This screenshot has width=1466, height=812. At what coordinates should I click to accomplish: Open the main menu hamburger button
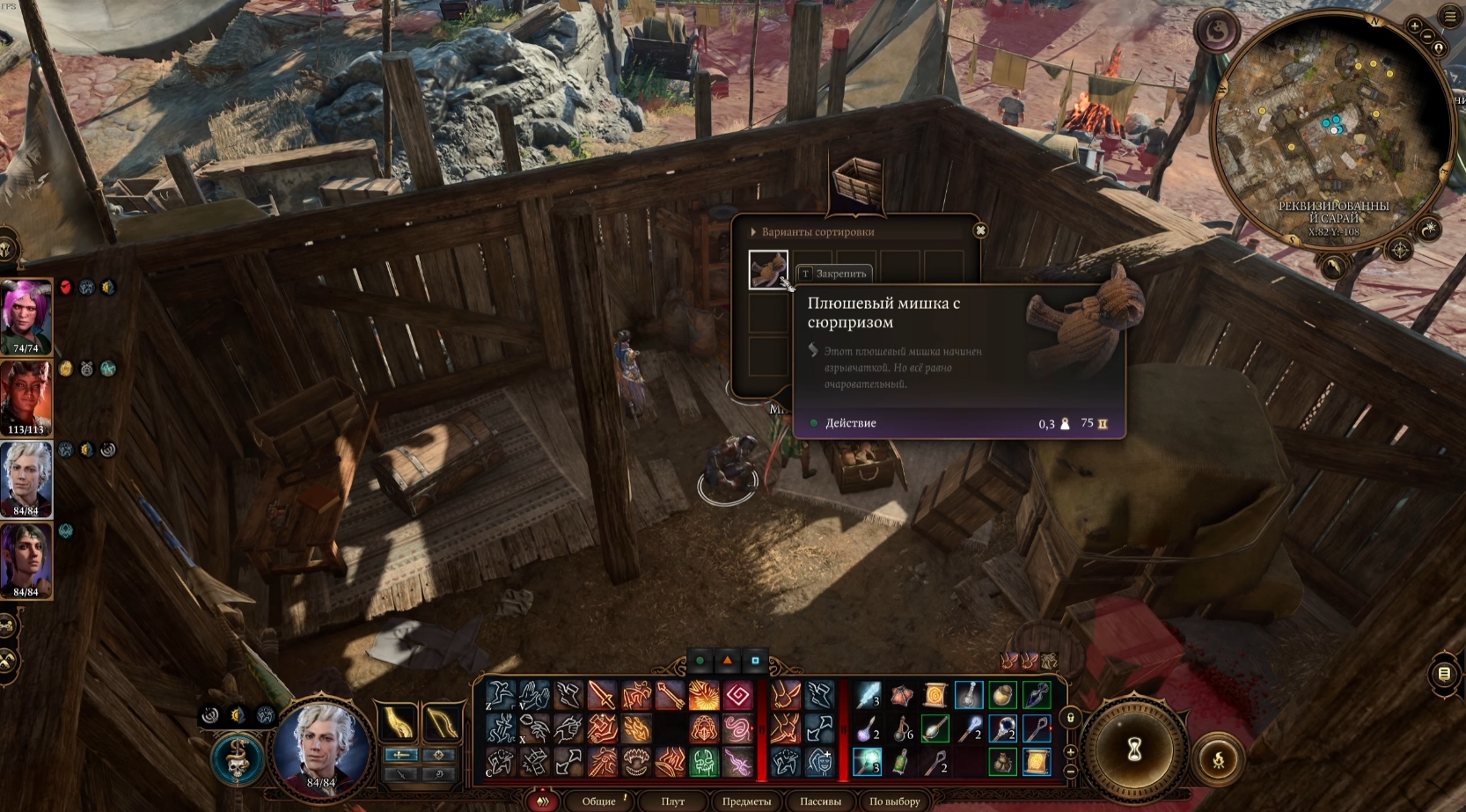1450,17
